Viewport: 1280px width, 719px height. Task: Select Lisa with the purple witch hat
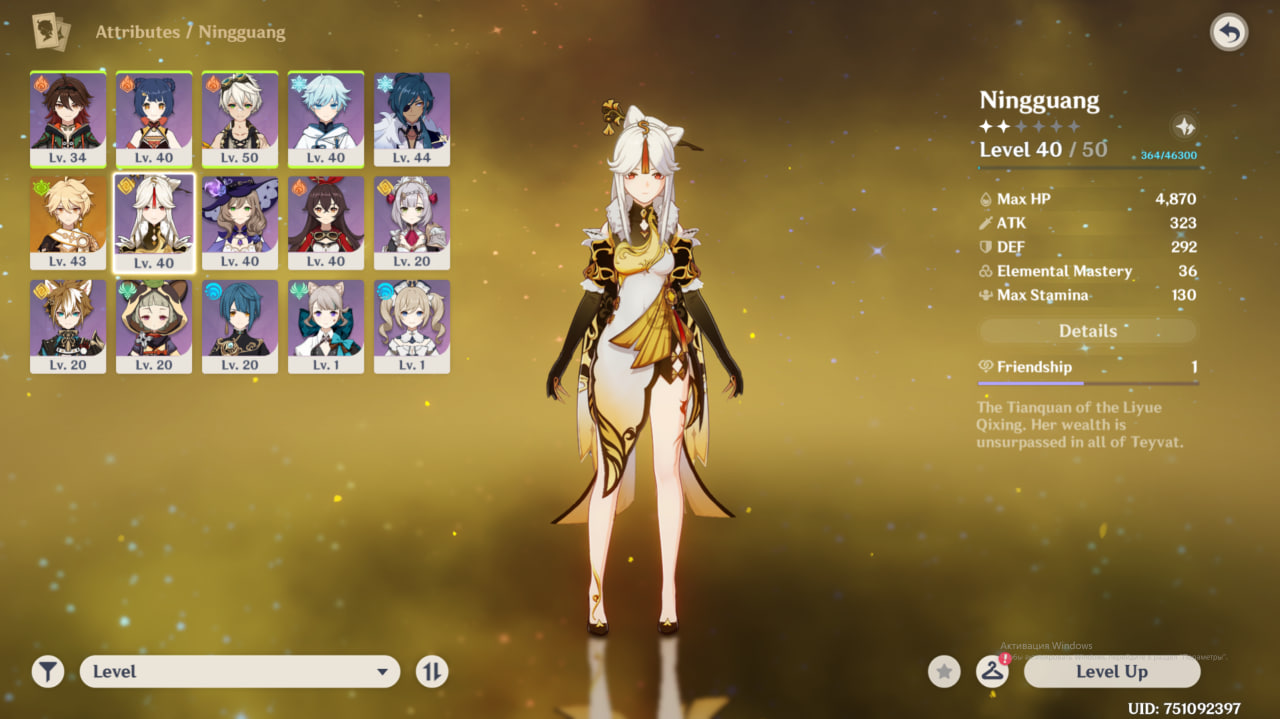tap(240, 222)
